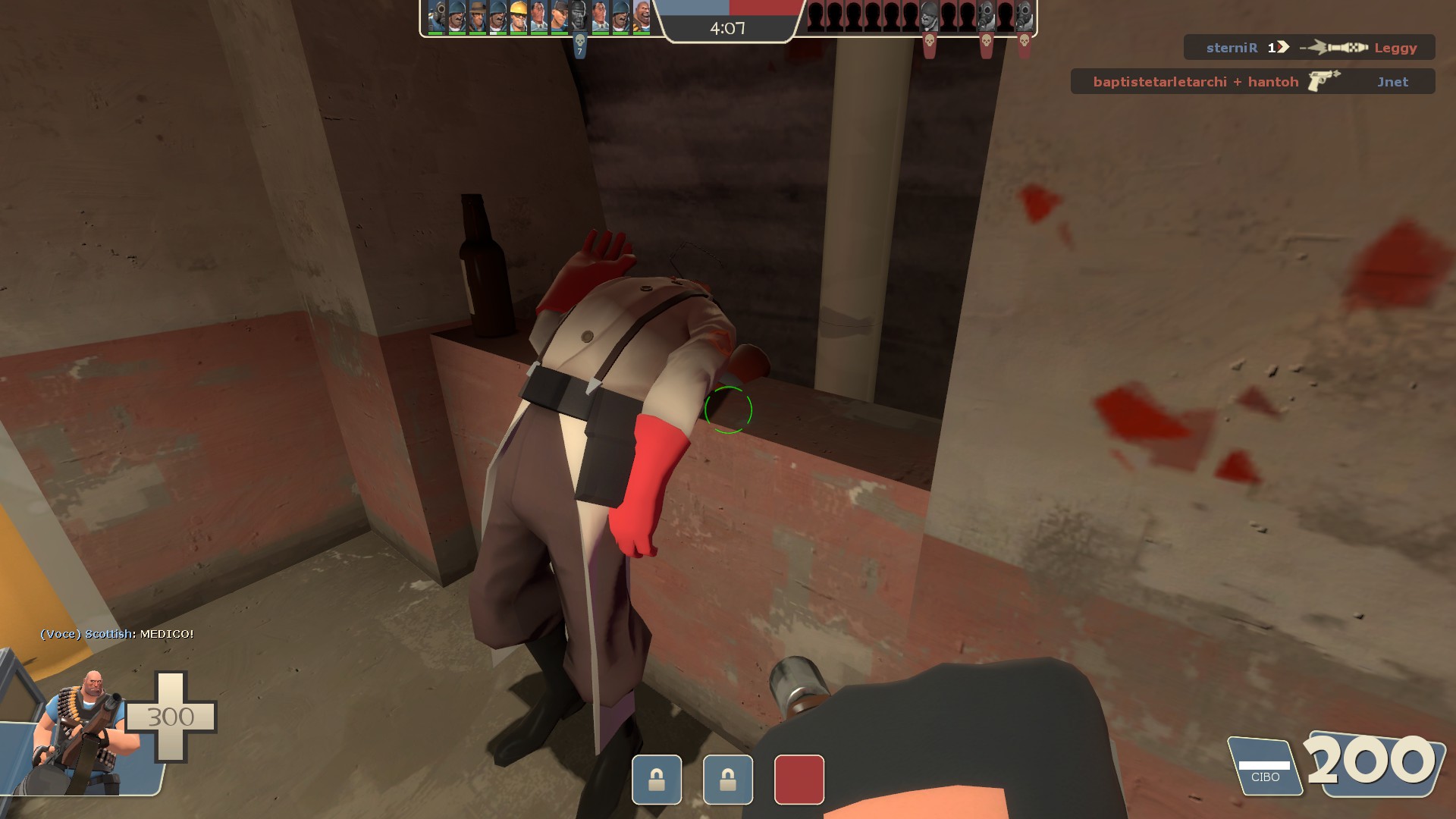Image resolution: width=1456 pixels, height=819 pixels.
Task: Click the BLU Engineer portrait with yellow hardhat
Action: (x=519, y=17)
